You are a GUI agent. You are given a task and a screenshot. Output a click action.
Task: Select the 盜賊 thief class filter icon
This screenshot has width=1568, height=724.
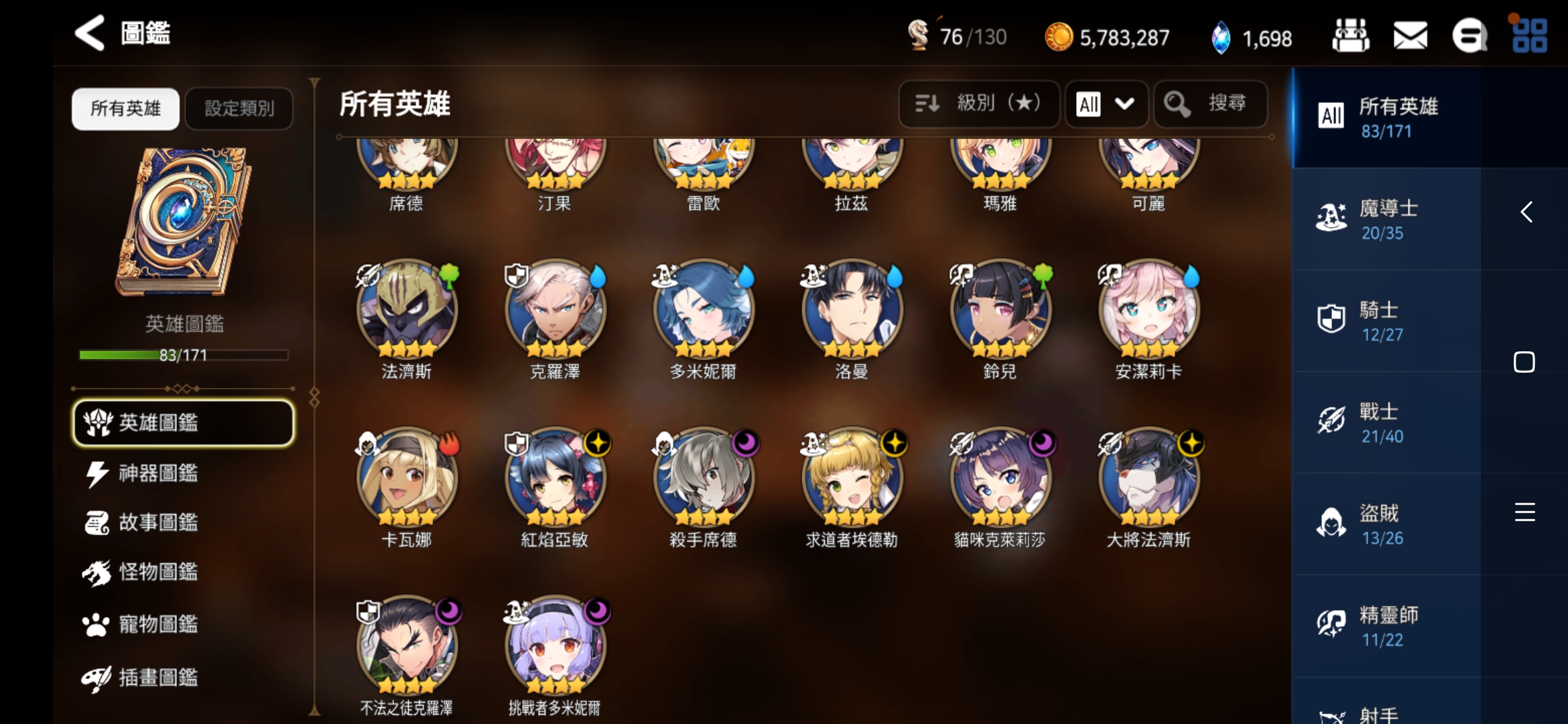click(x=1332, y=522)
